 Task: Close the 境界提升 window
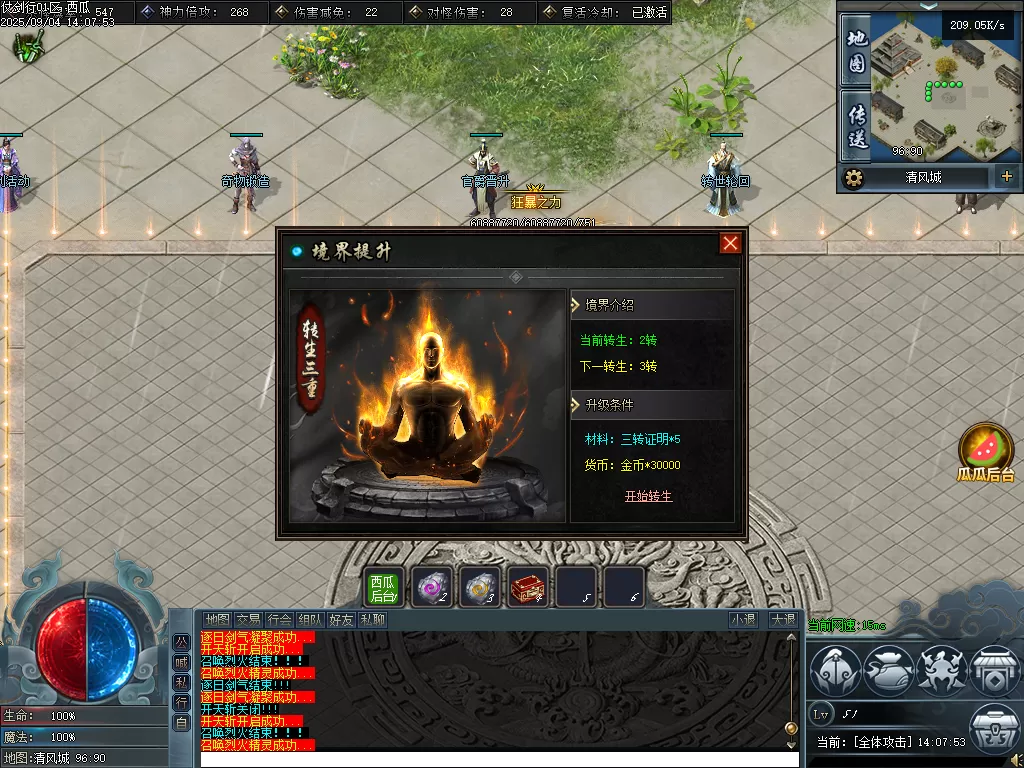click(731, 243)
